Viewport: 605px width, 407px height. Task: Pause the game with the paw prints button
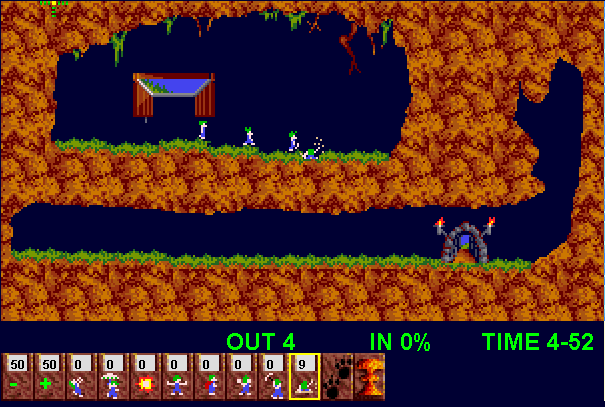click(337, 377)
